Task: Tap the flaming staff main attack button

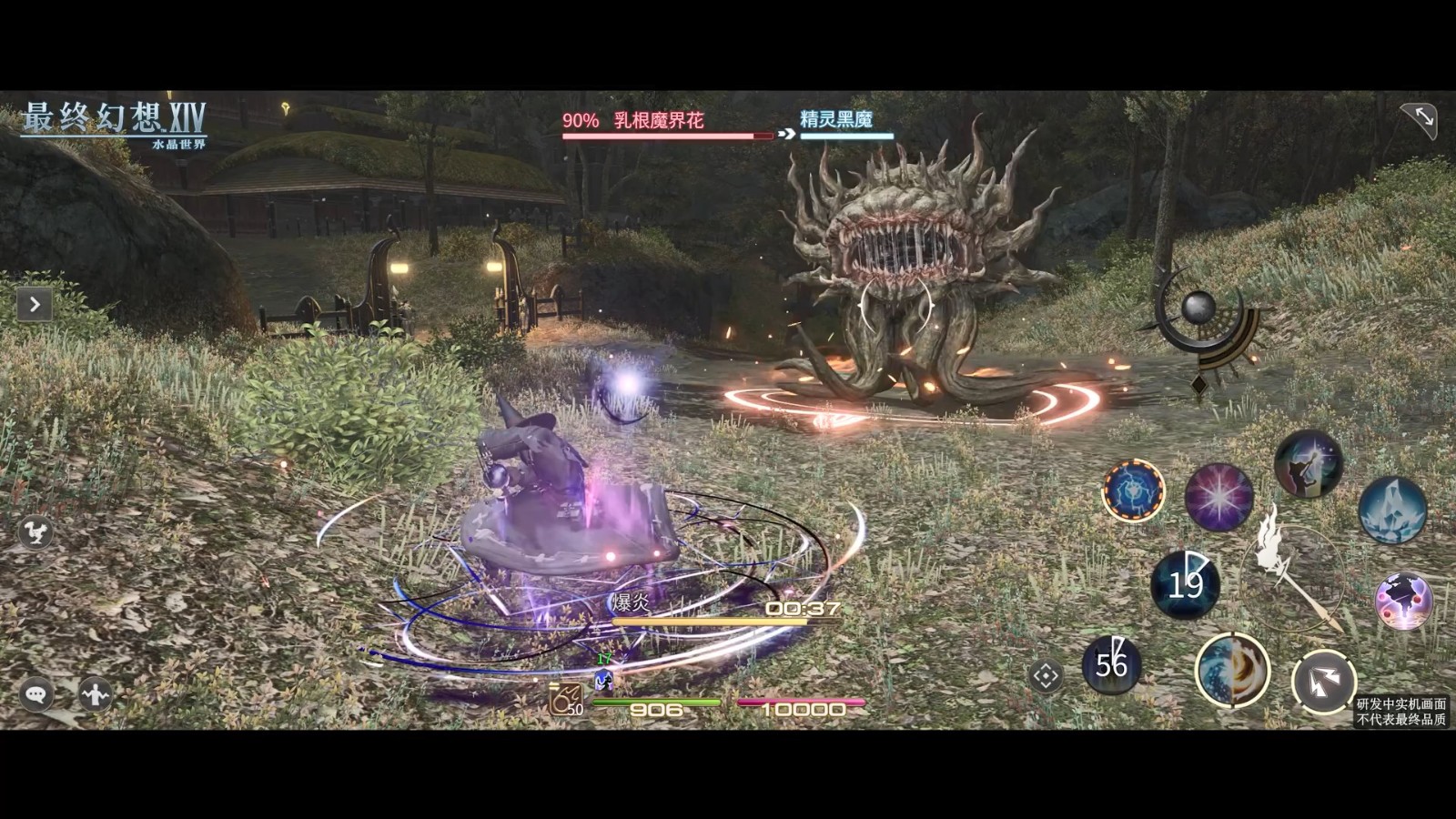Action: 1292,575
